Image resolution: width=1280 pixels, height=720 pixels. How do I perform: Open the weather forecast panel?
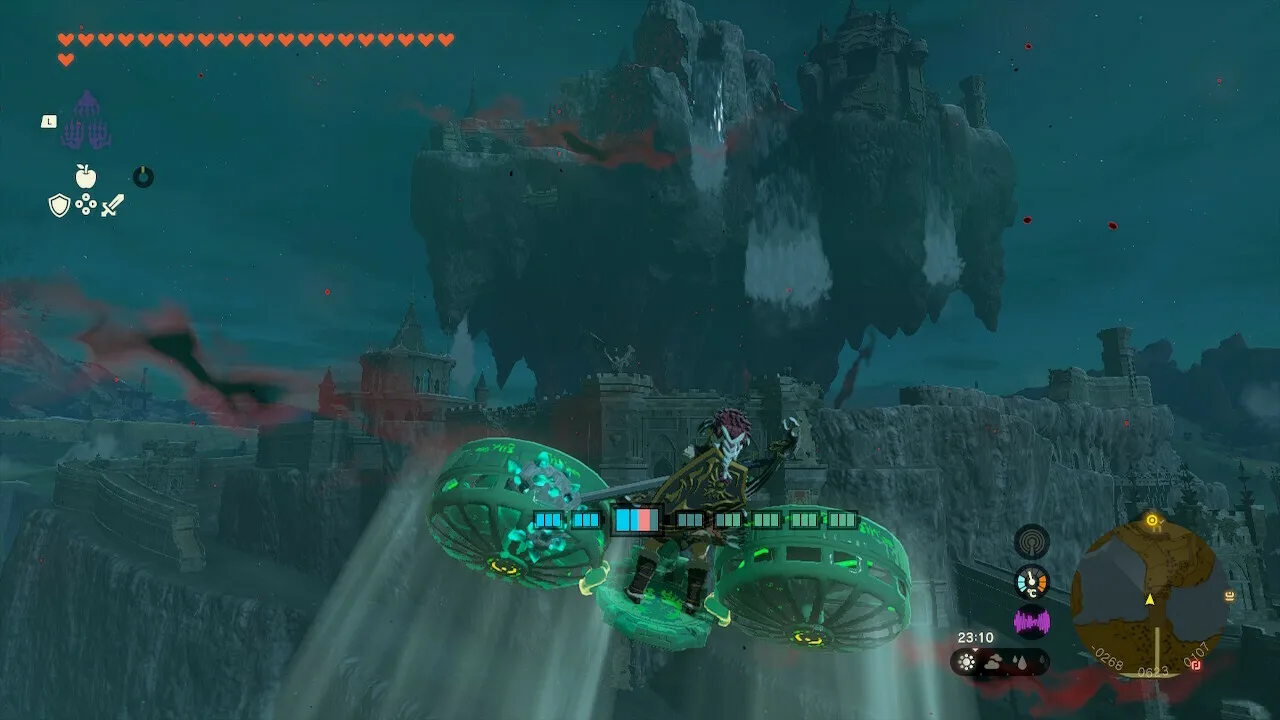coord(998,662)
